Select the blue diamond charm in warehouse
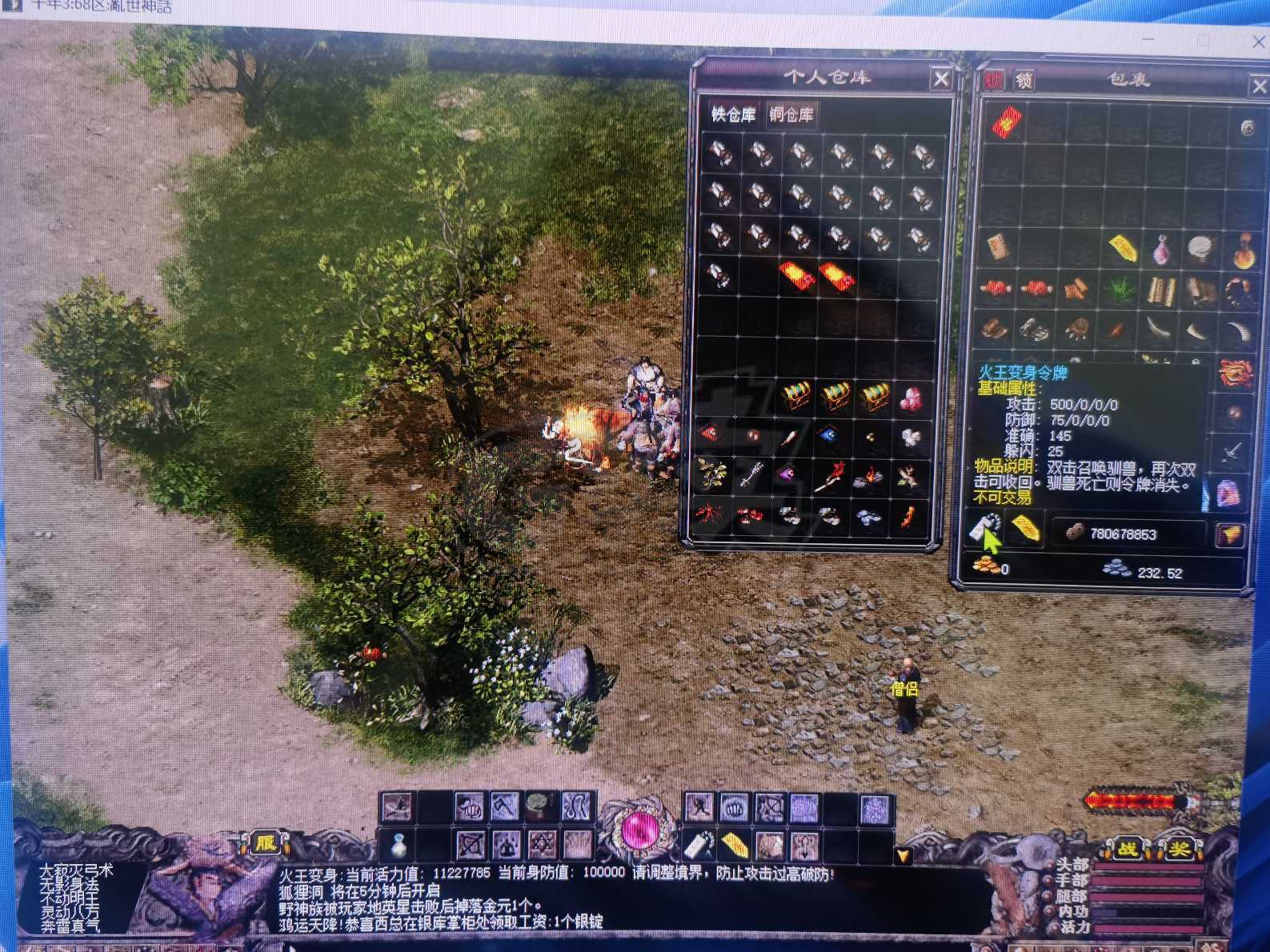 coord(830,436)
